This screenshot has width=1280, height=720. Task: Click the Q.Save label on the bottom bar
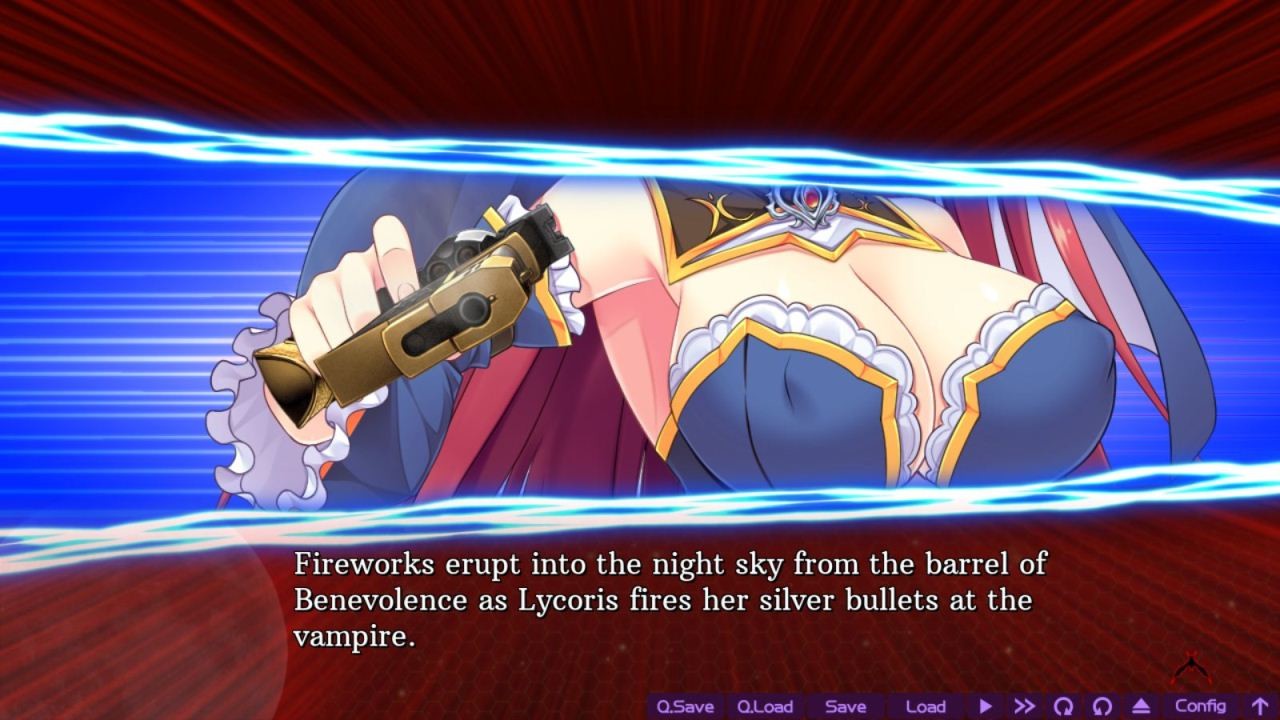688,706
